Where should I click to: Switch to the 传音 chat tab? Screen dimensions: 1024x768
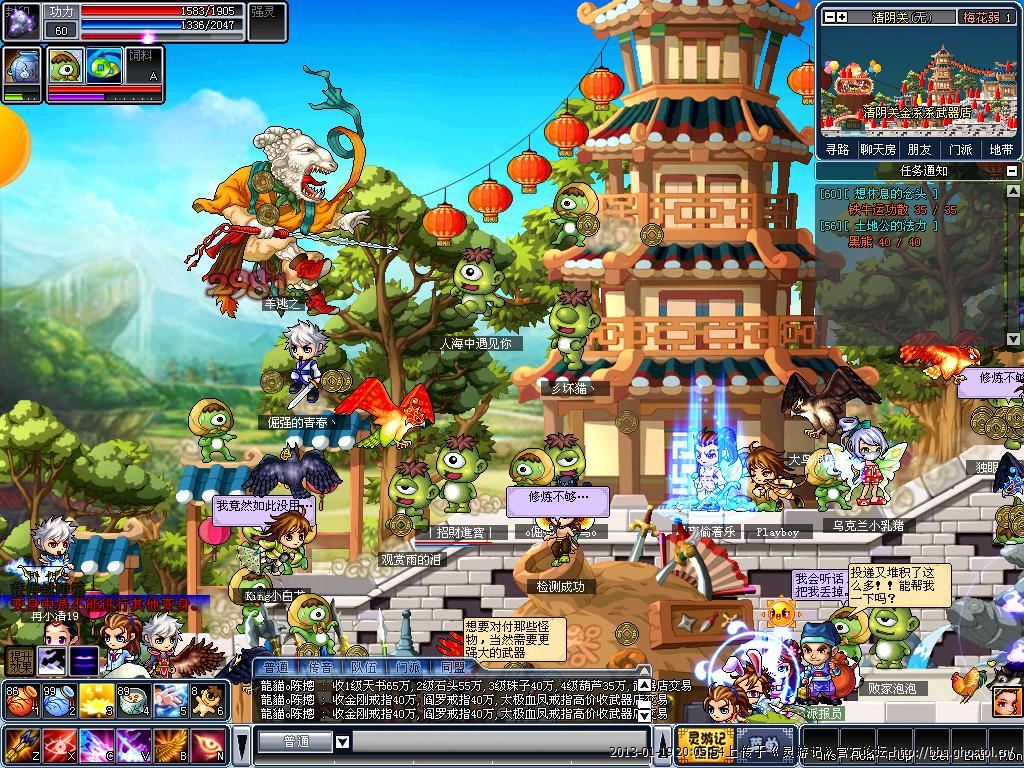320,667
